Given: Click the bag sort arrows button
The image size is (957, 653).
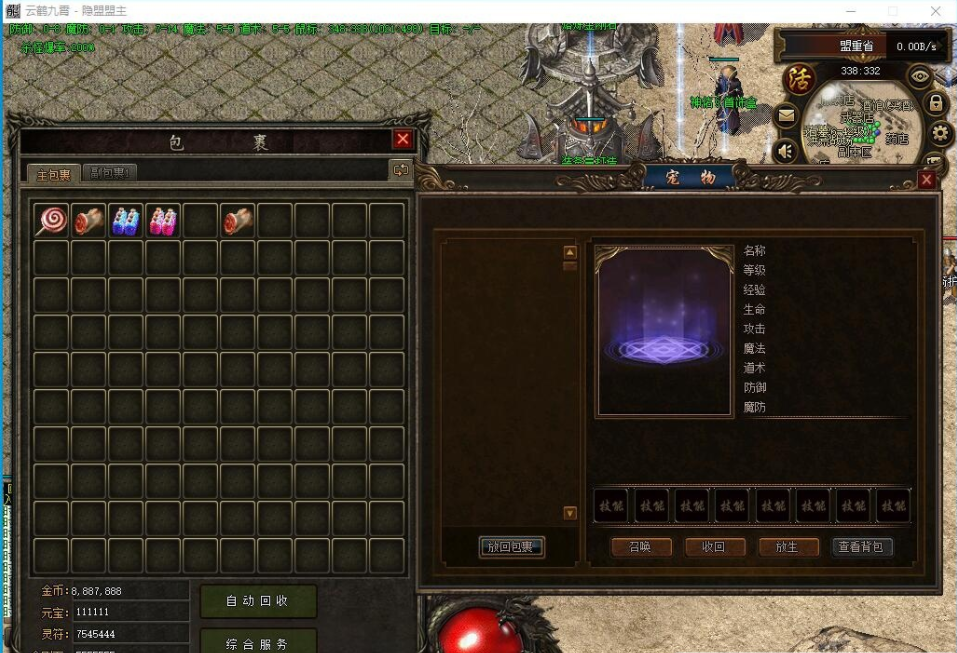Looking at the screenshot, I should [x=401, y=170].
